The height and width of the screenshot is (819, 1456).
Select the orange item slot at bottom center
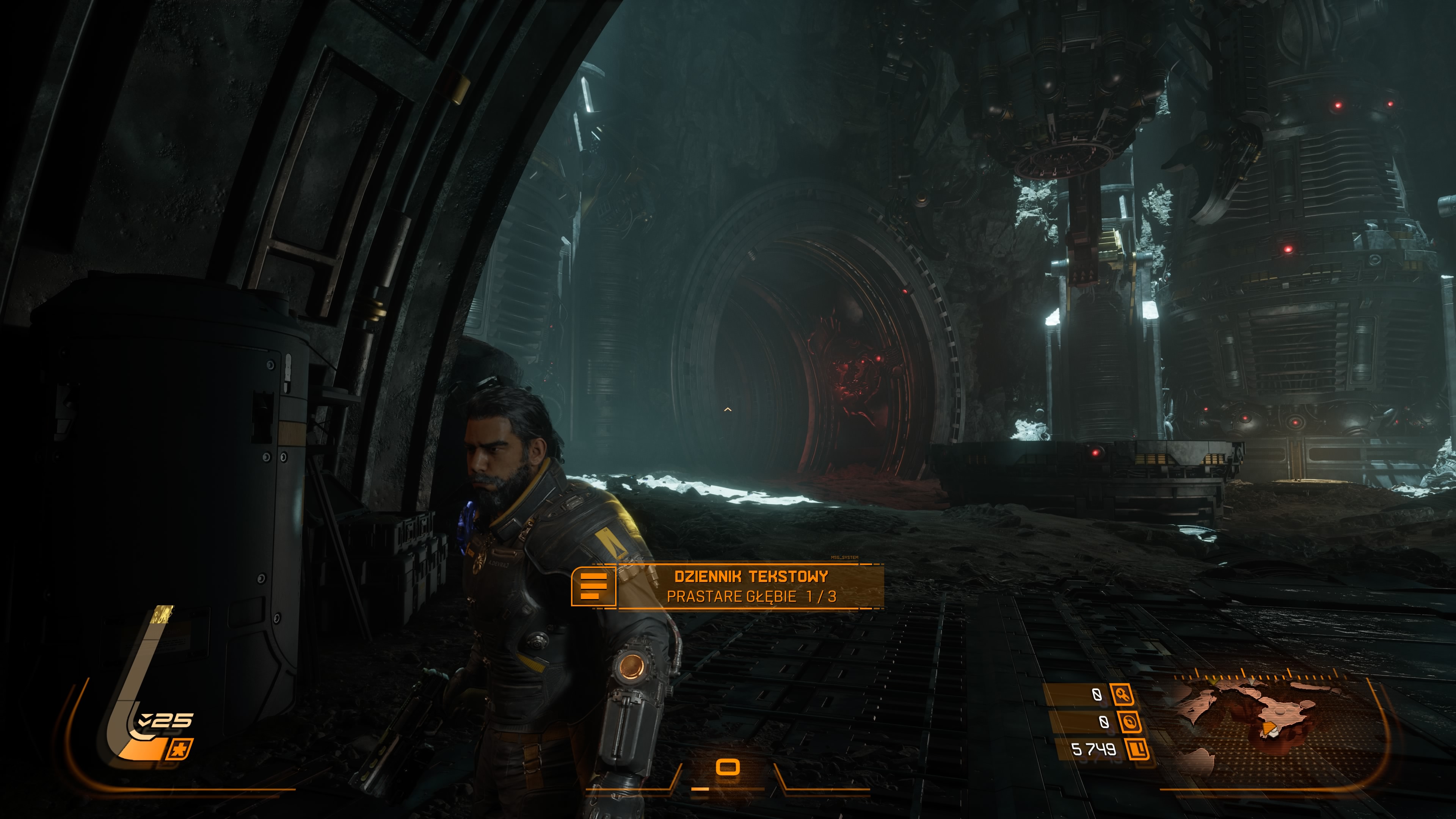[728, 767]
